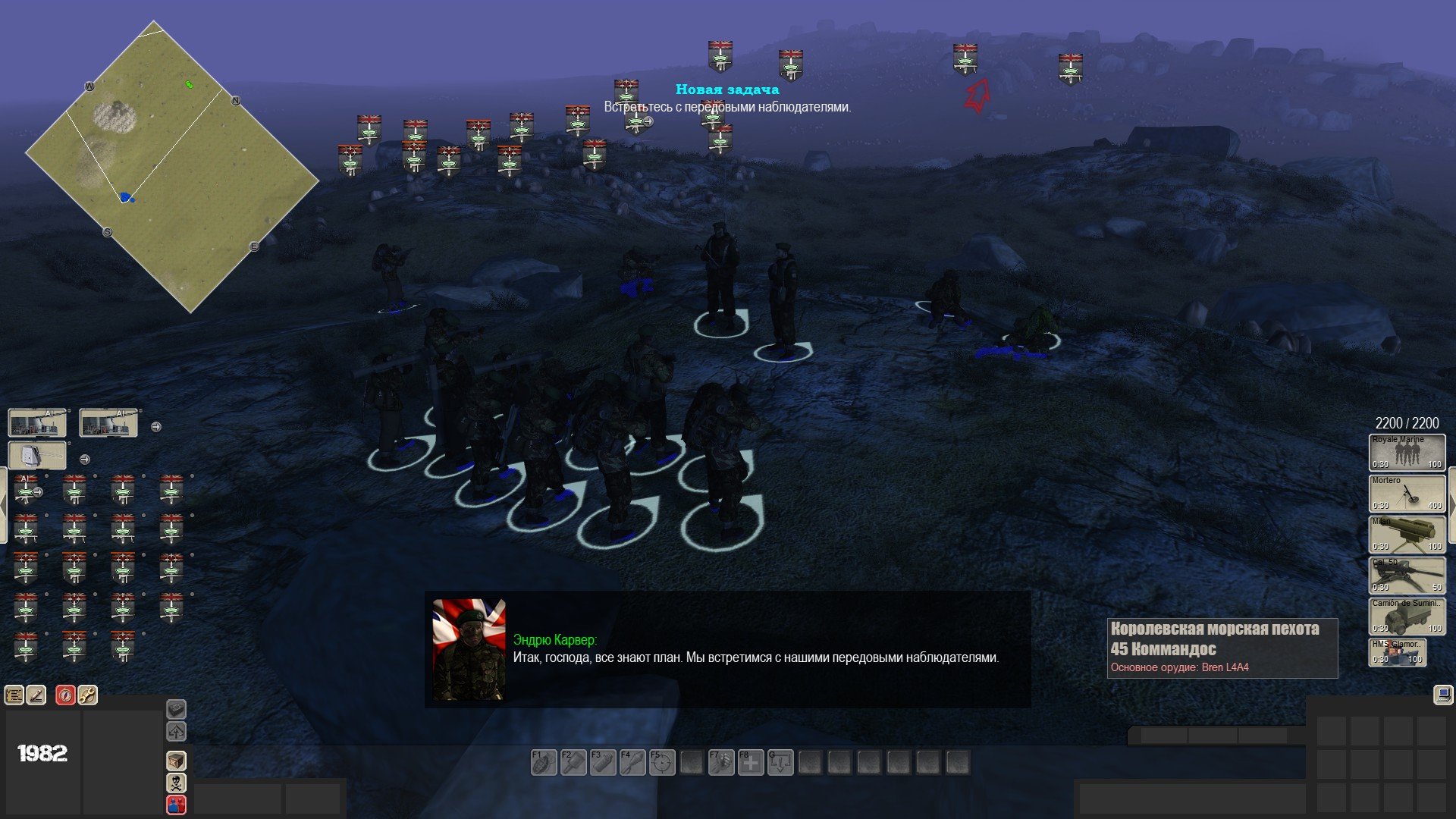The width and height of the screenshot is (1456, 819).
Task: Call in Royale Marine reinforcements
Action: click(1407, 453)
